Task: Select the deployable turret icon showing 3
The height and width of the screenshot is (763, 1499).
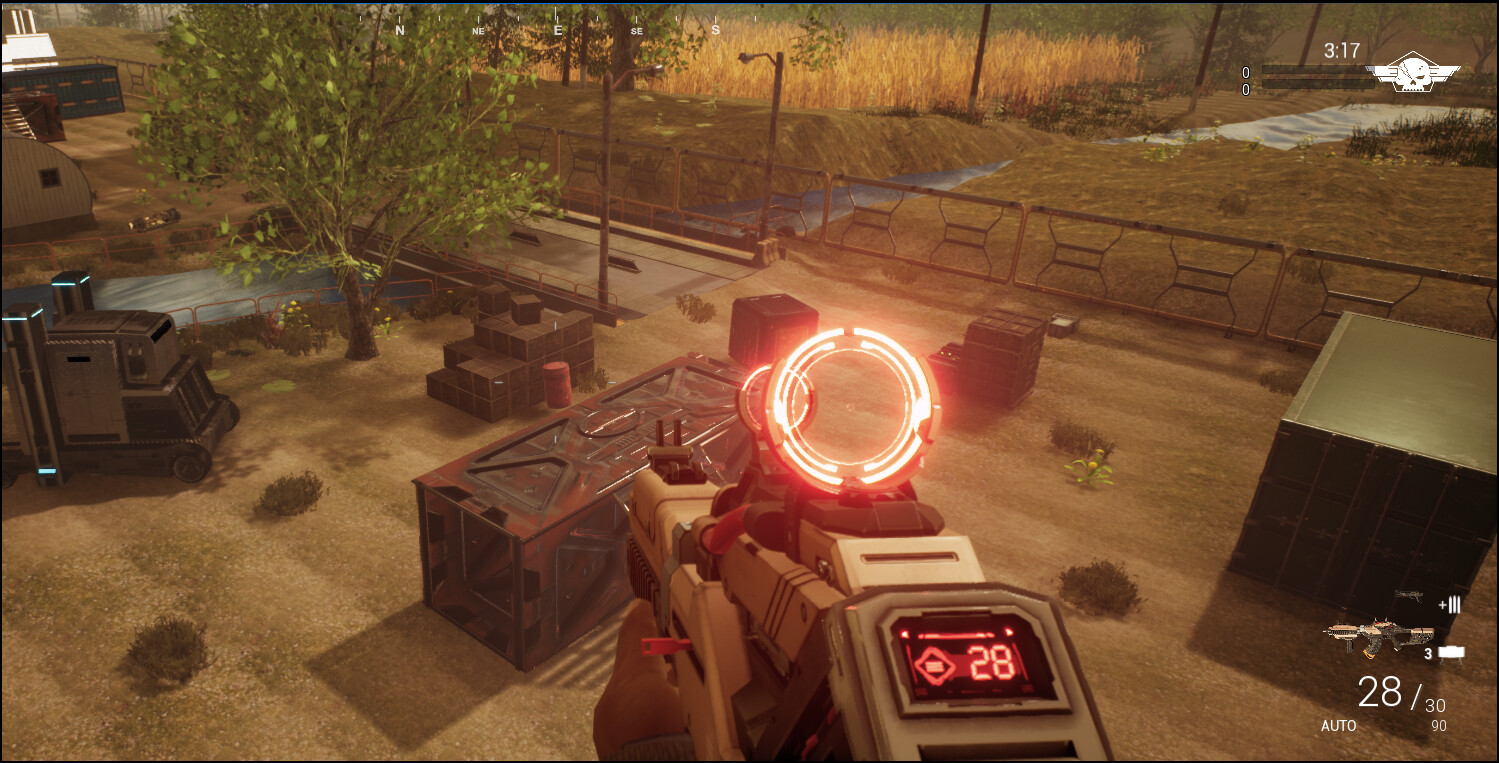Action: click(1451, 652)
